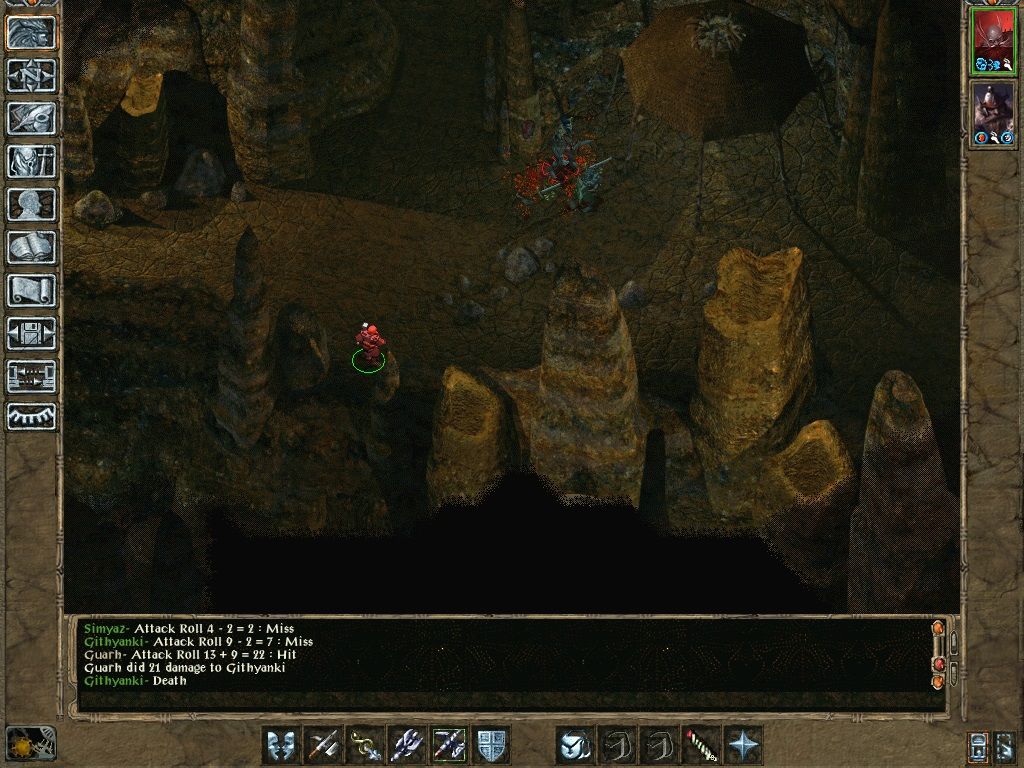Pick the highlighted crossed weapons slot

click(450, 745)
